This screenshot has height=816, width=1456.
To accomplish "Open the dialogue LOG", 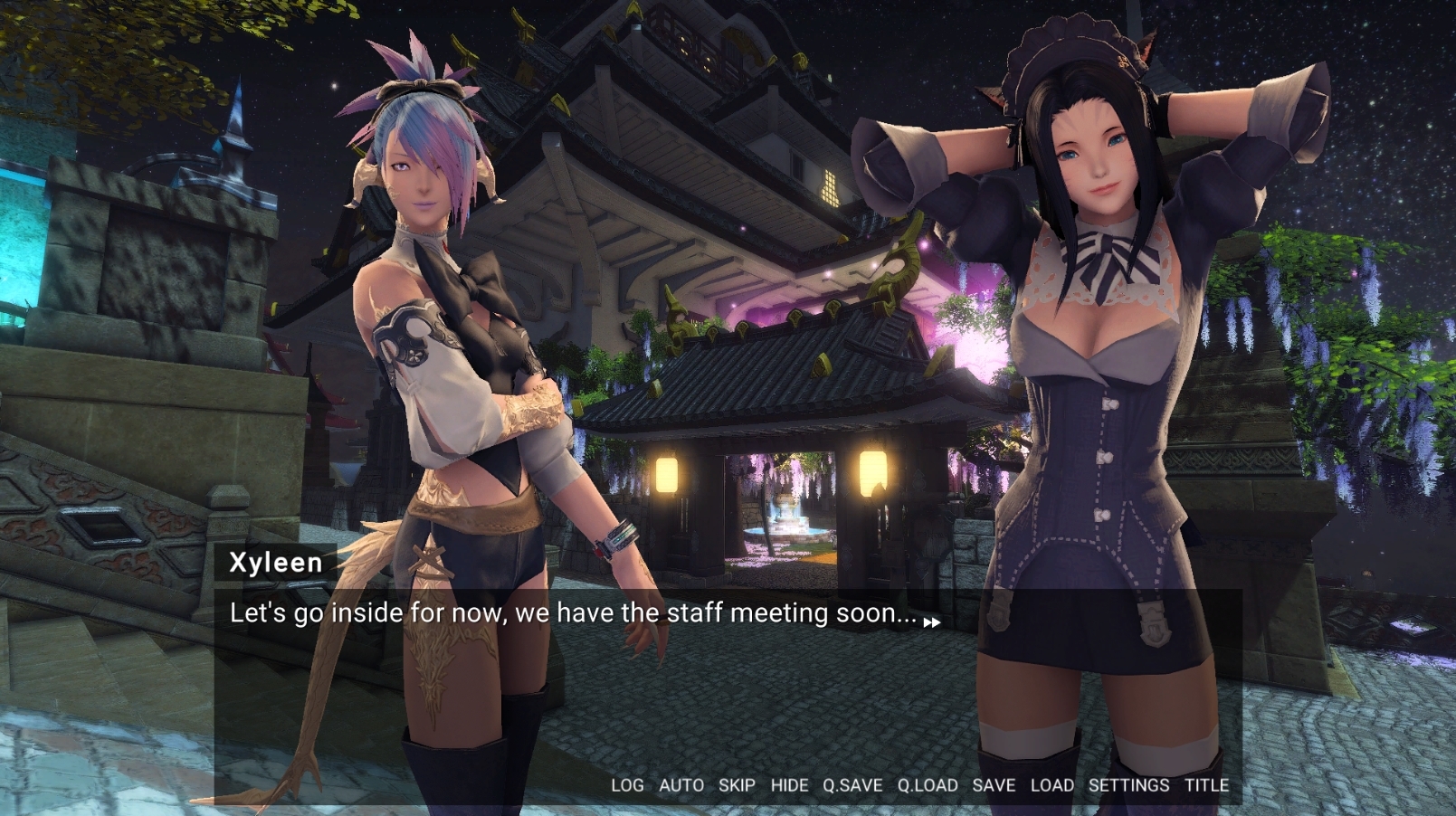I will pyautogui.click(x=627, y=785).
